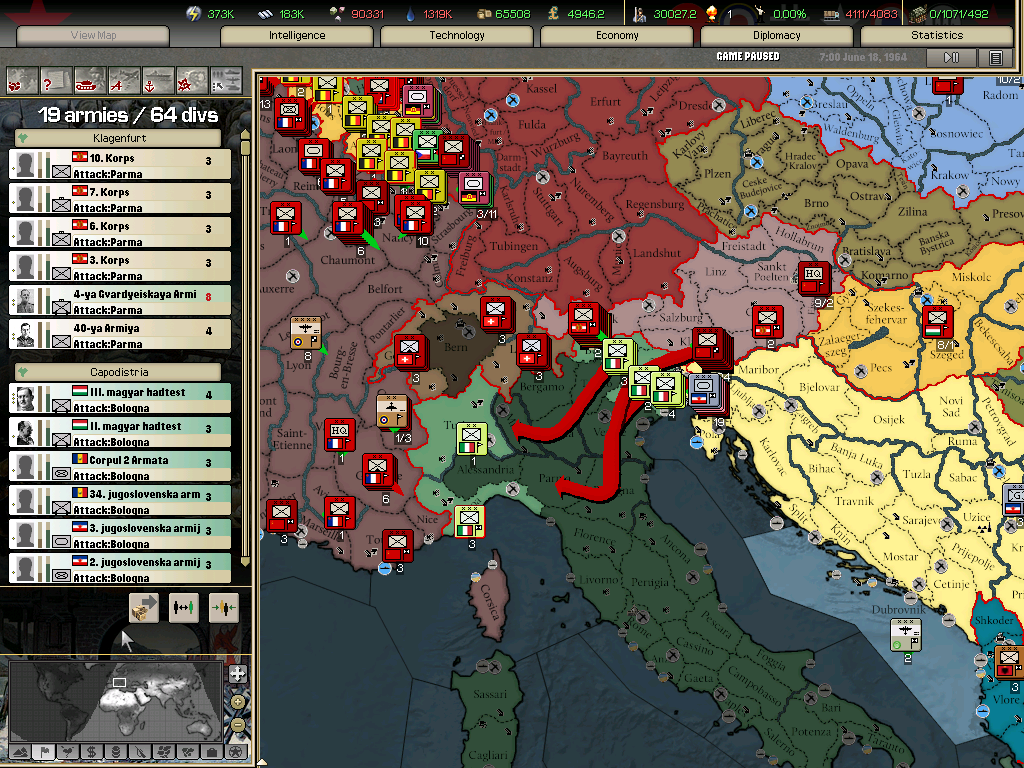Screen dimensions: 1024x768
Task: Select the 10. Korps army row
Action: coord(120,164)
